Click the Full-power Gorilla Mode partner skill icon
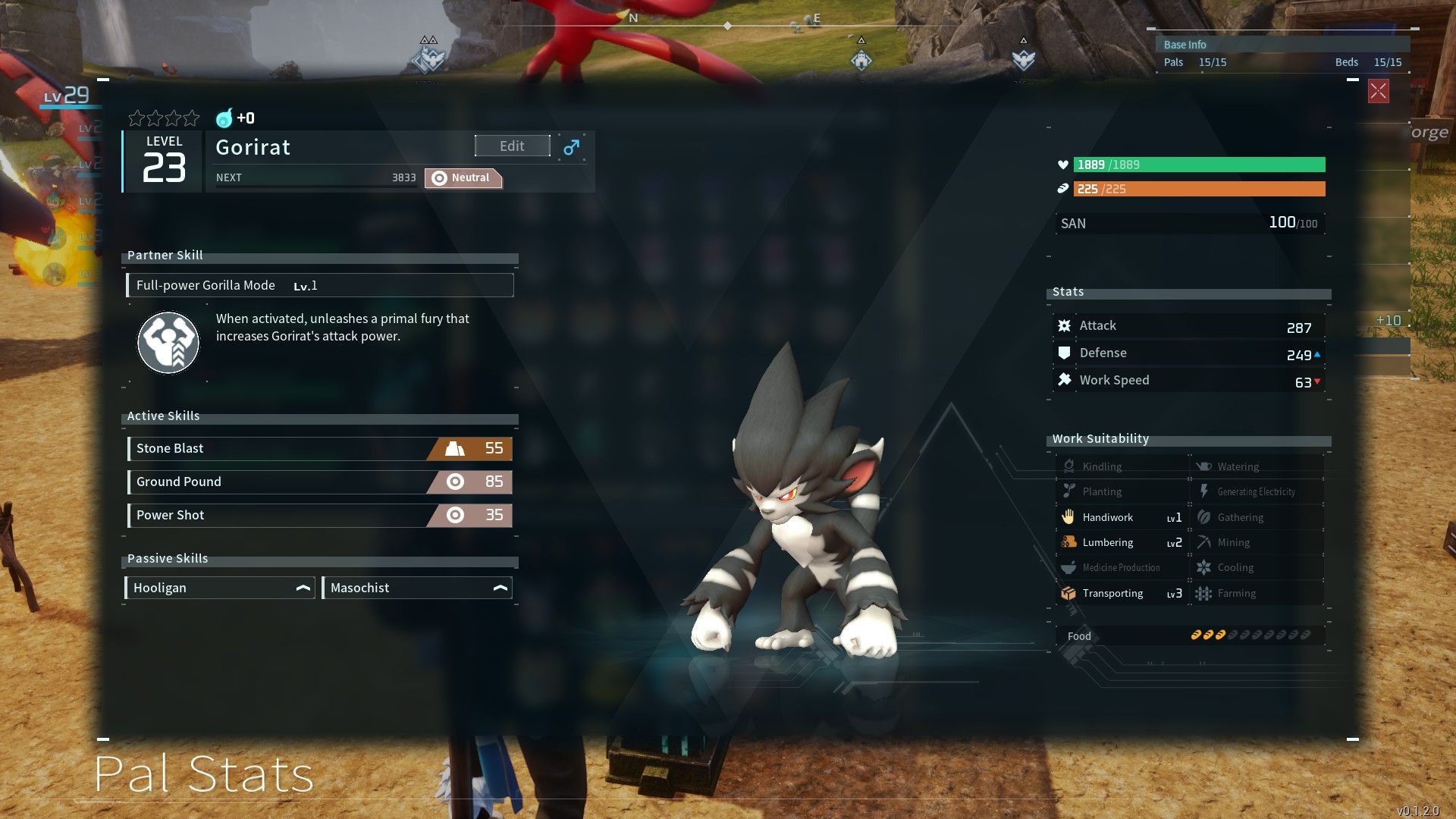1456x819 pixels. [168, 343]
